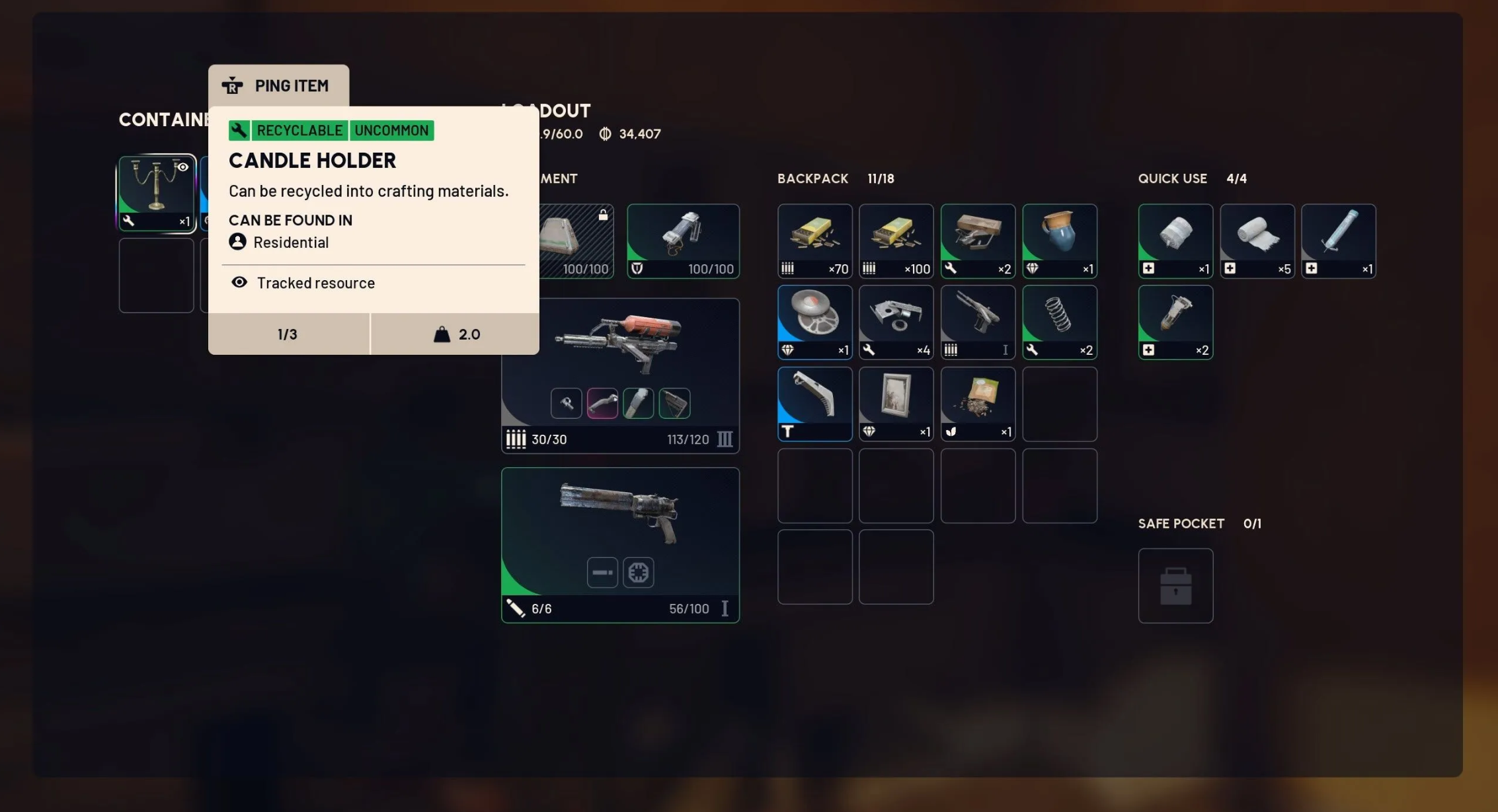This screenshot has height=812, width=1498.
Task: Pick the blue pitcher backpack item
Action: click(1059, 241)
